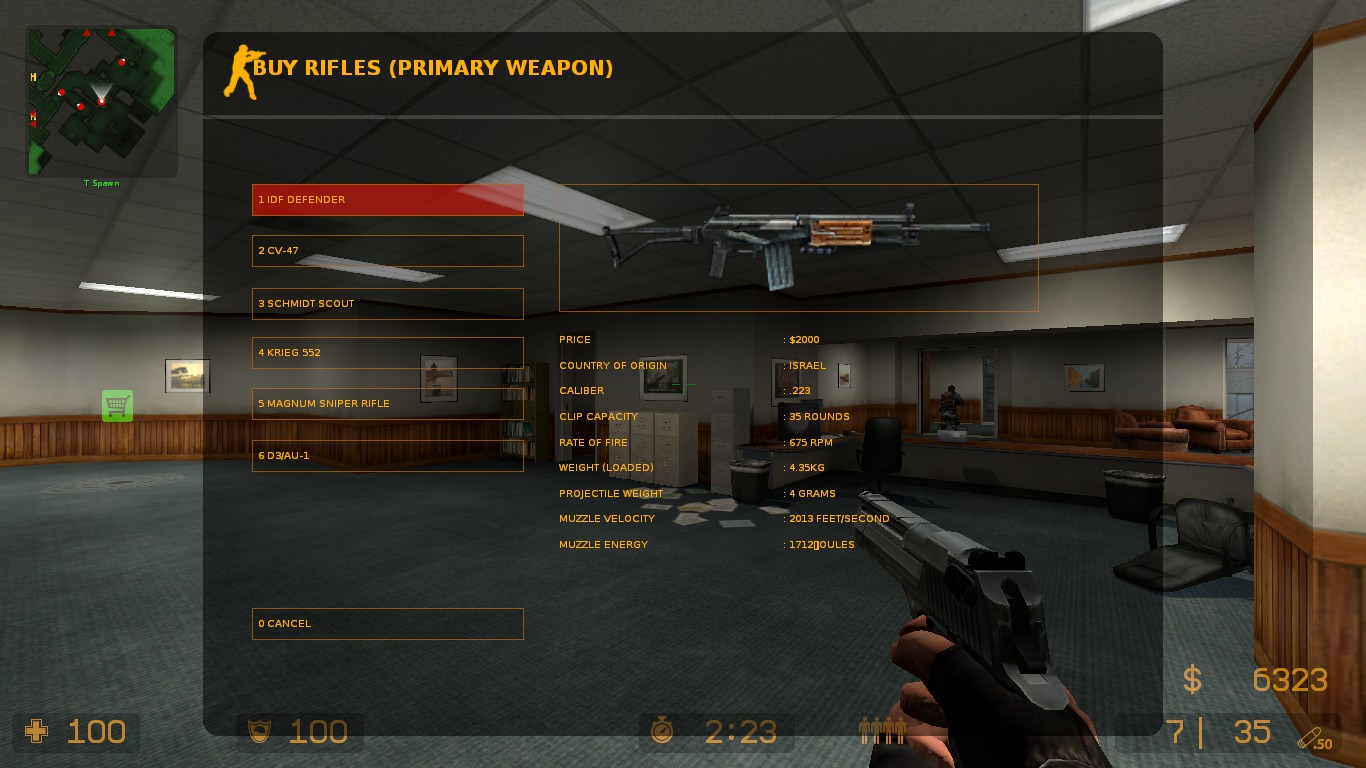Viewport: 1366px width, 768px height.
Task: Buy the 1 IDF DEFENDER rifle
Action: (388, 199)
